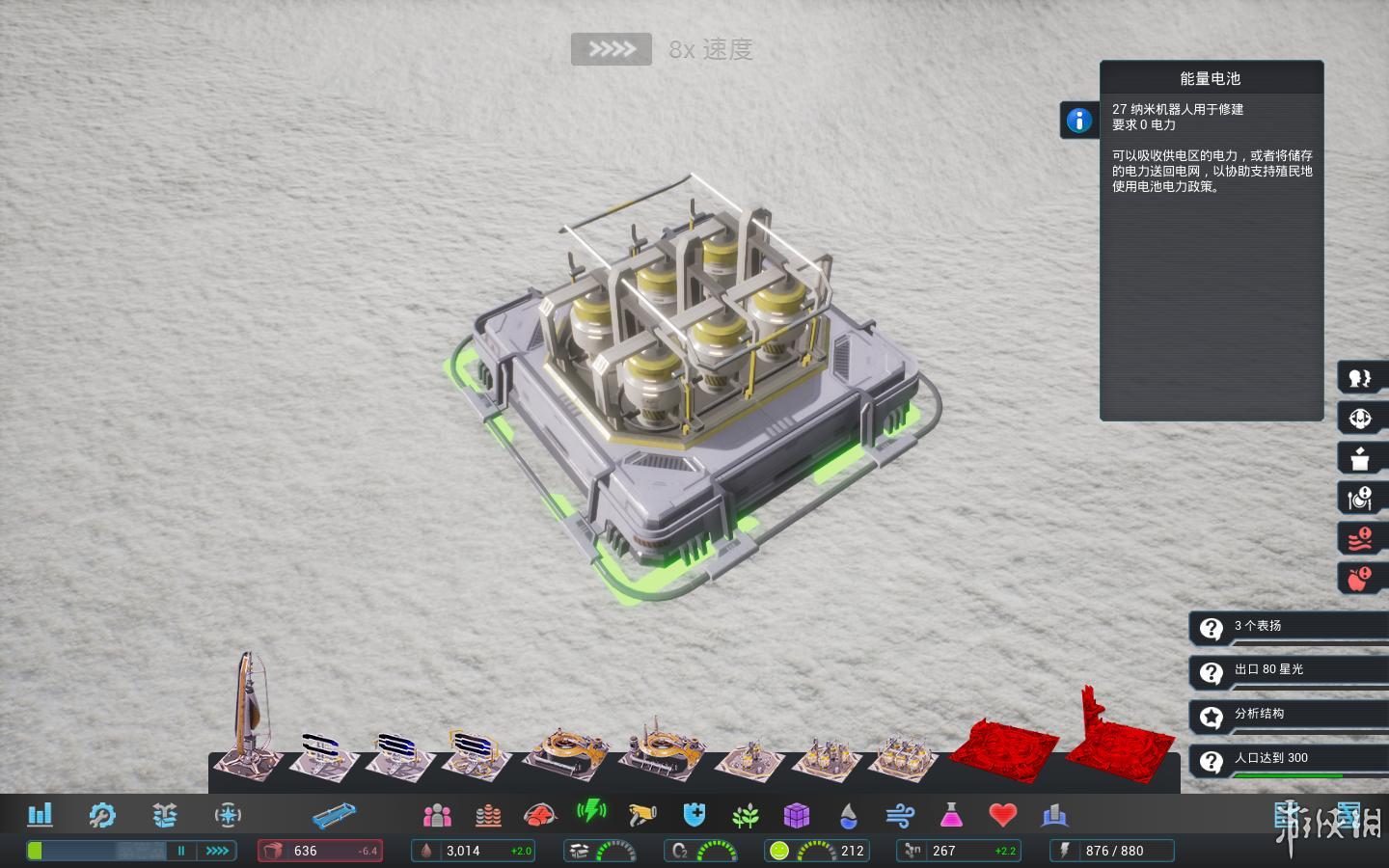The image size is (1389, 868).
Task: Open the red heart health category
Action: point(1003,816)
